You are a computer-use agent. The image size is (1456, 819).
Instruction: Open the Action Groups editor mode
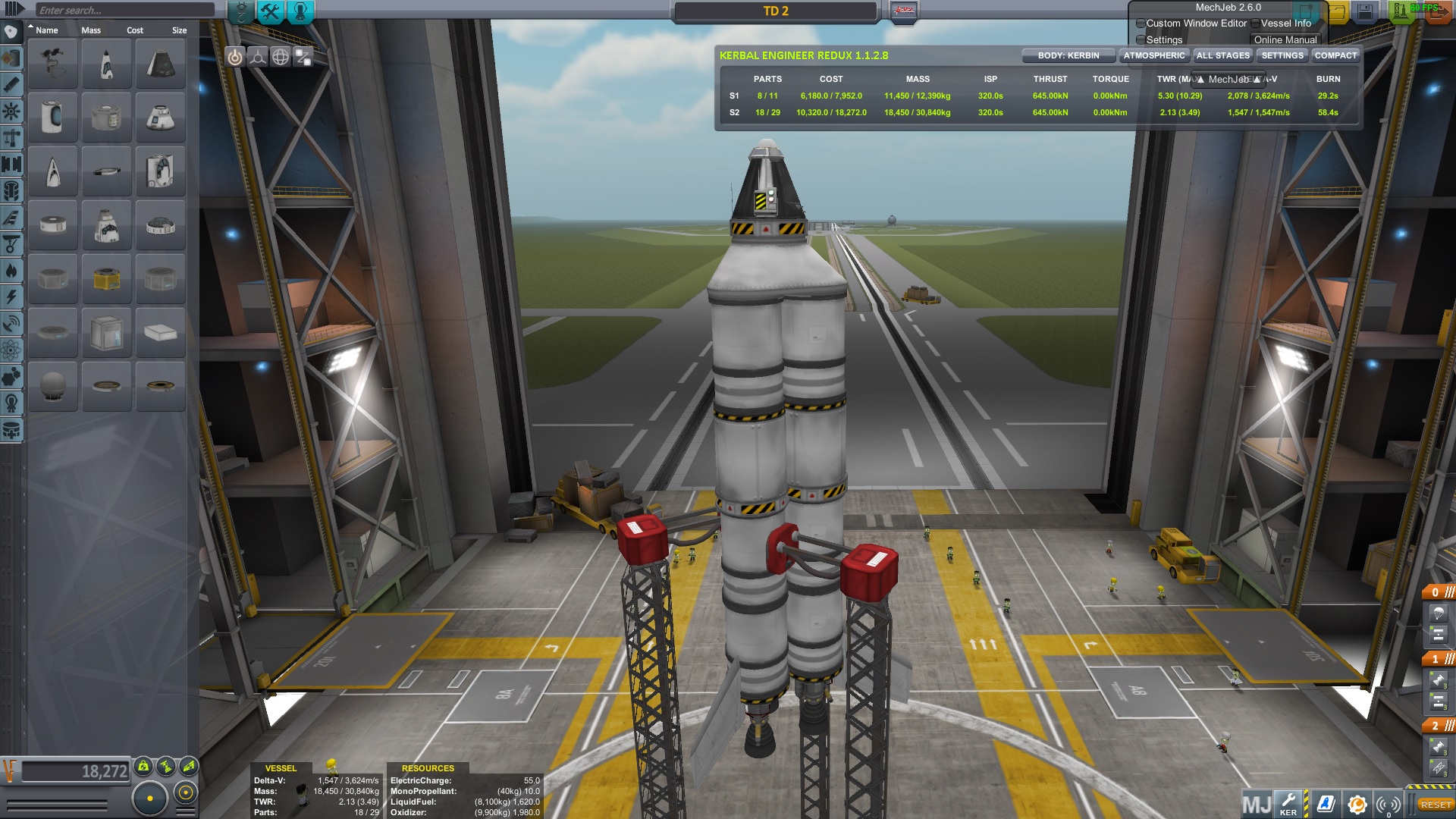click(x=270, y=11)
